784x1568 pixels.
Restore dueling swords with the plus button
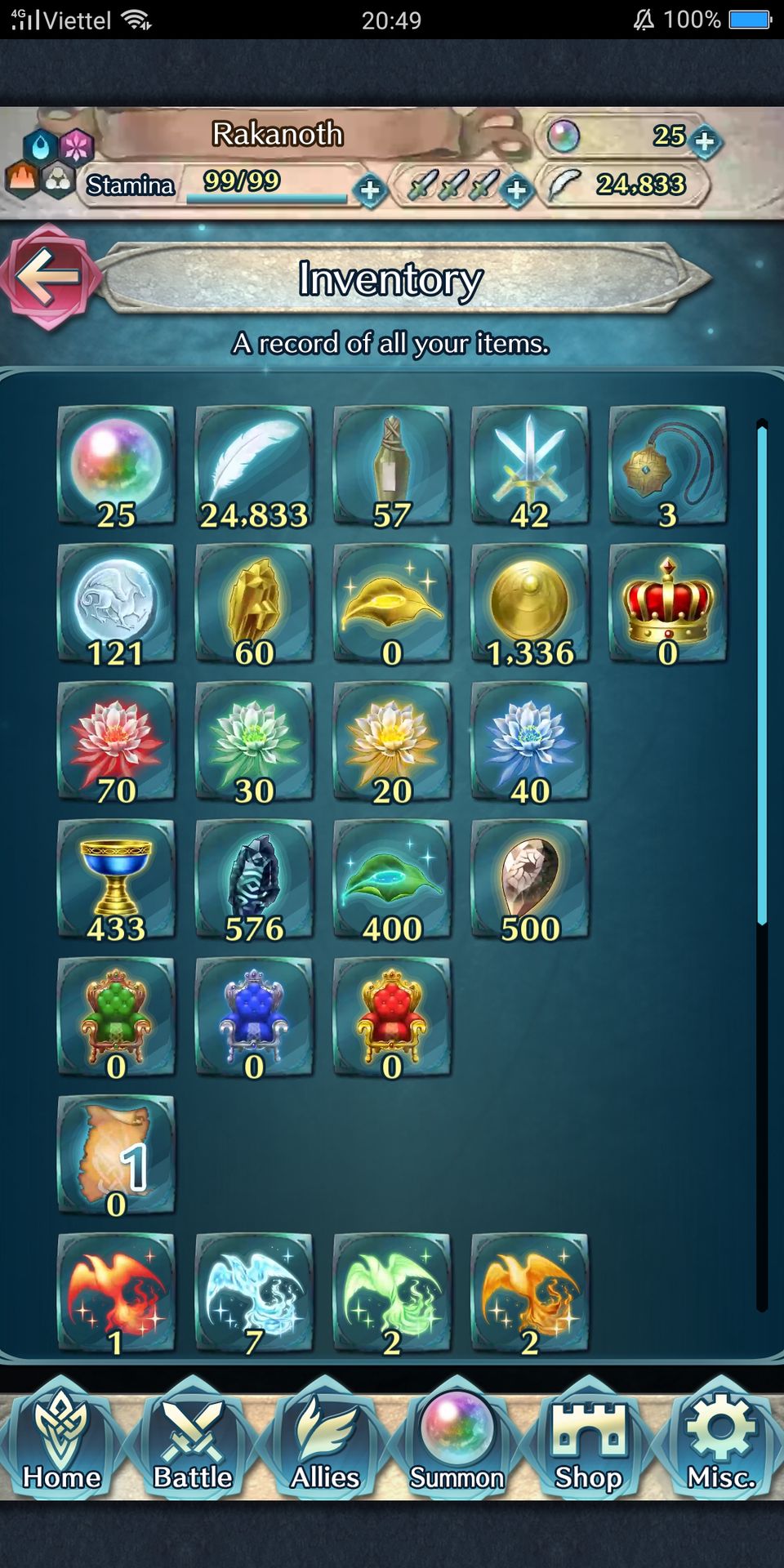tap(516, 190)
